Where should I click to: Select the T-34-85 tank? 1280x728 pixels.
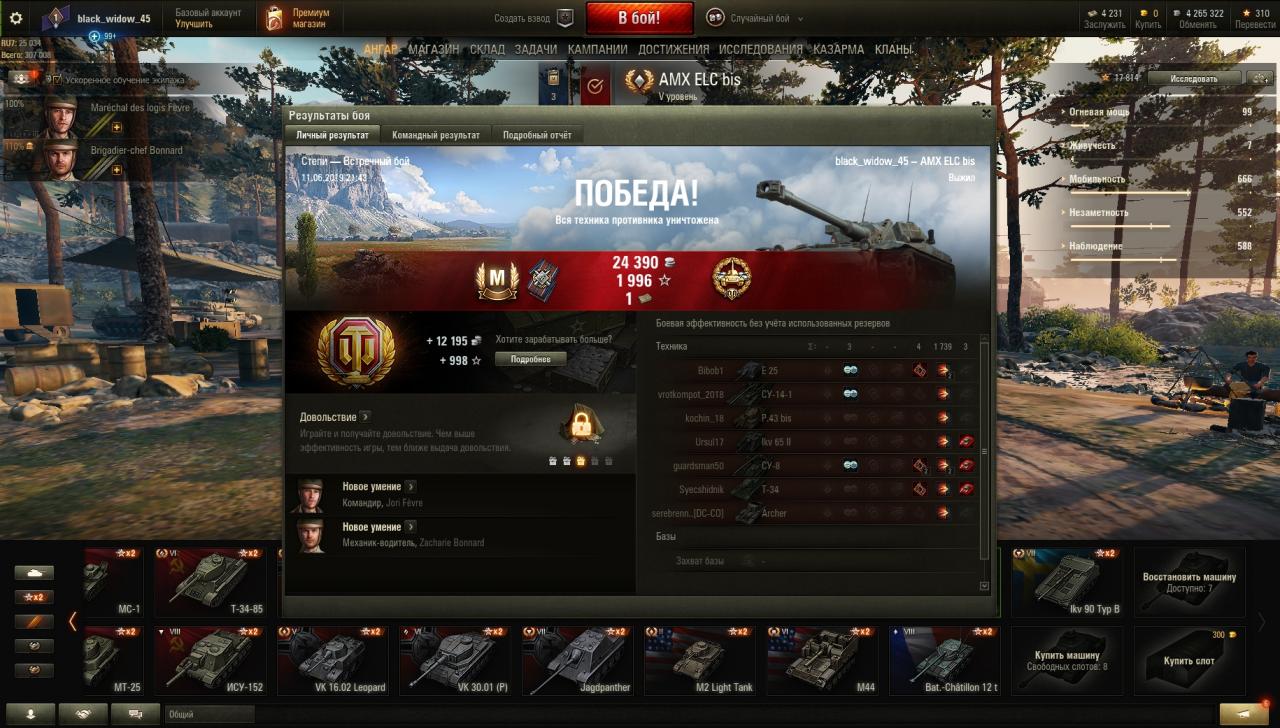210,581
